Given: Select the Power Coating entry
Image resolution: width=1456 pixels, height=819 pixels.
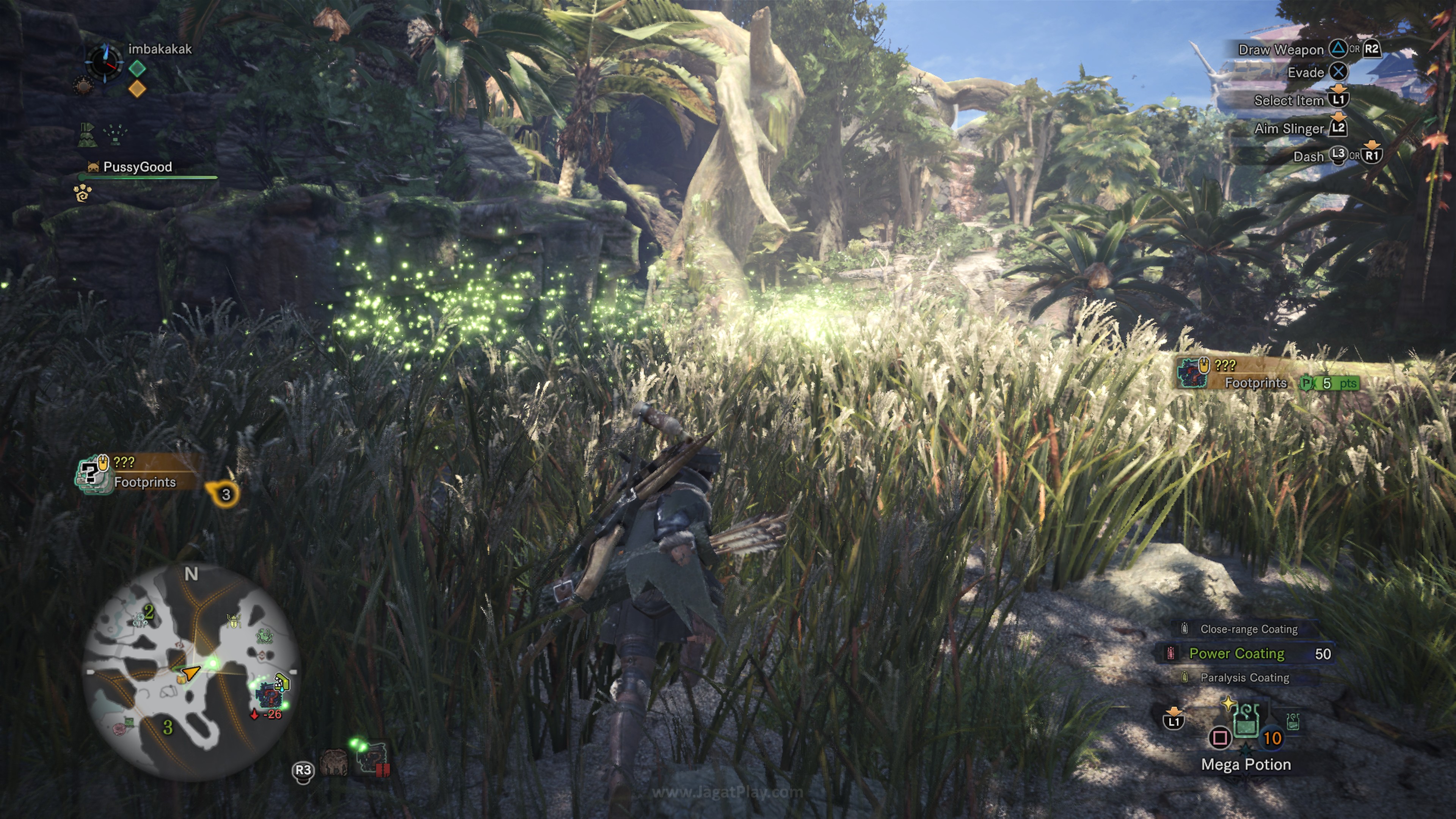Looking at the screenshot, I should tap(1237, 653).
